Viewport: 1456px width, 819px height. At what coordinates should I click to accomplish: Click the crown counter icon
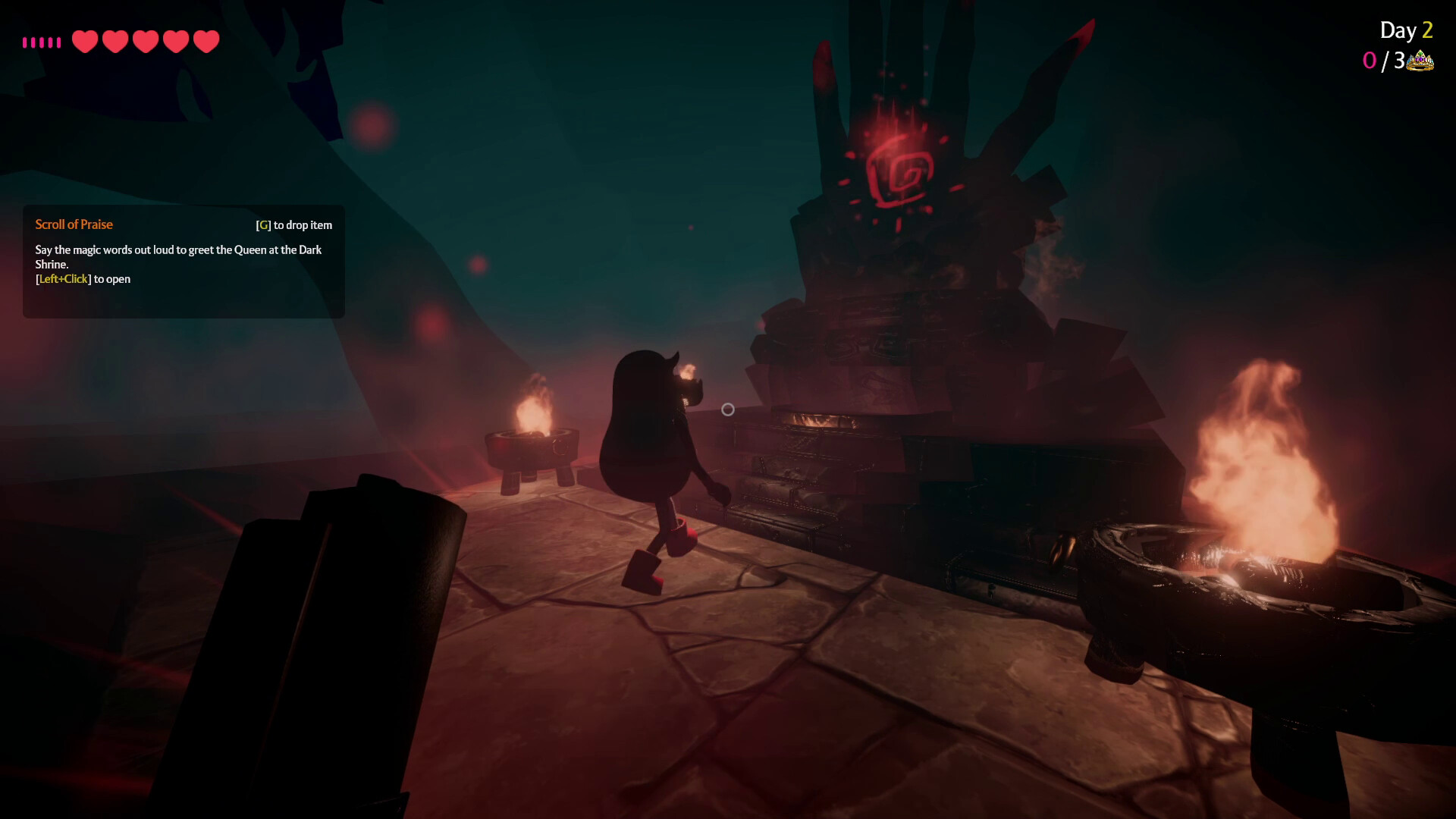point(1420,59)
